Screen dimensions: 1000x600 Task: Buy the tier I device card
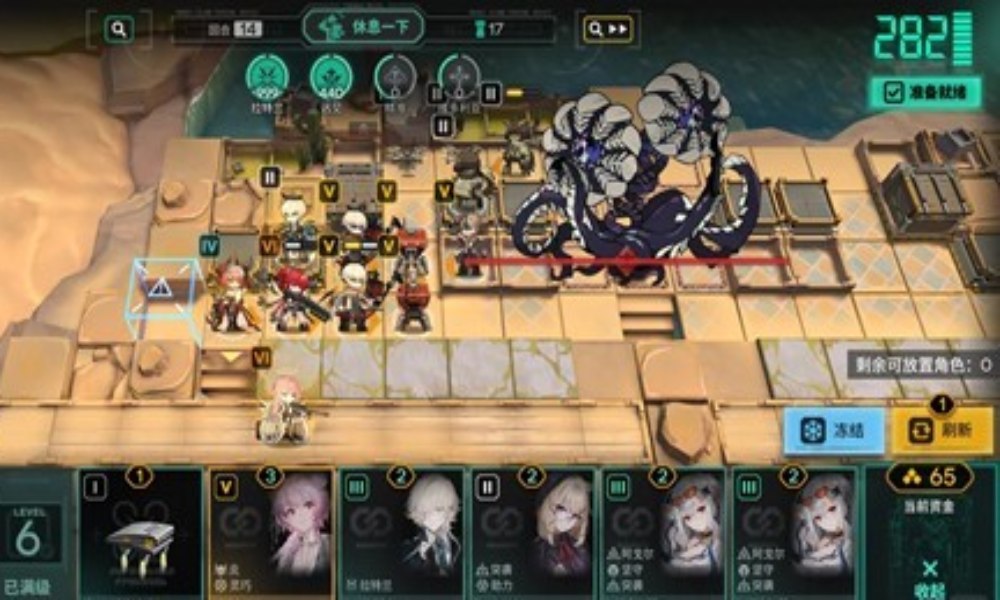[140, 535]
